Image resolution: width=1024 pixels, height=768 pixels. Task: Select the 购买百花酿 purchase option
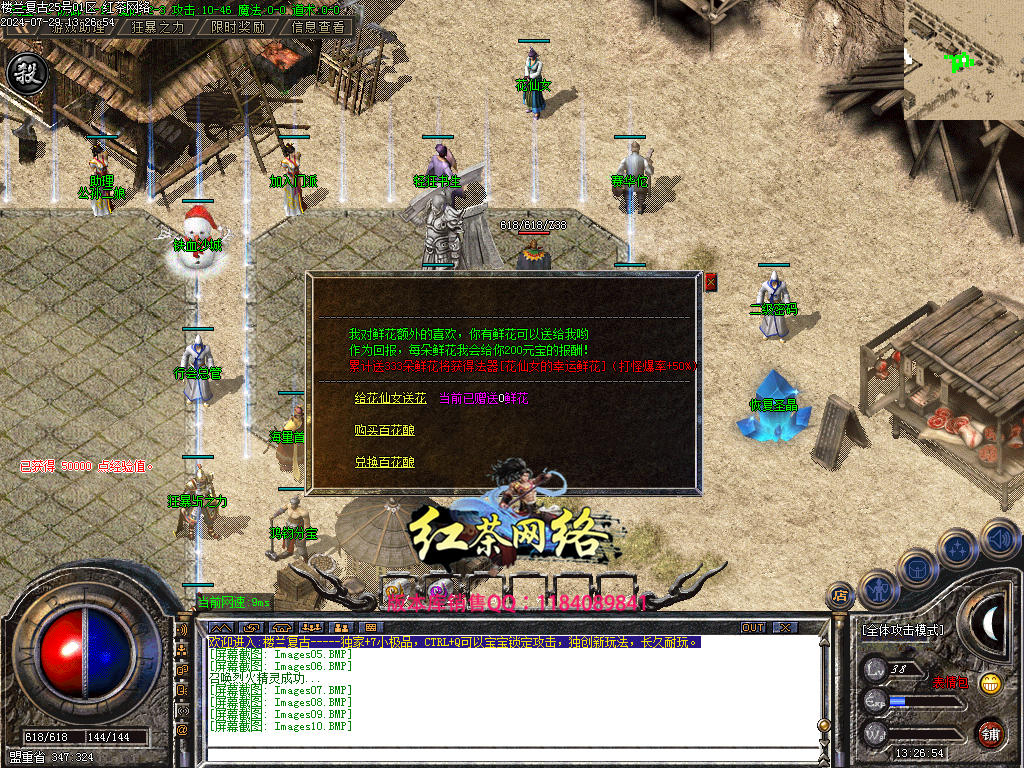click(384, 430)
